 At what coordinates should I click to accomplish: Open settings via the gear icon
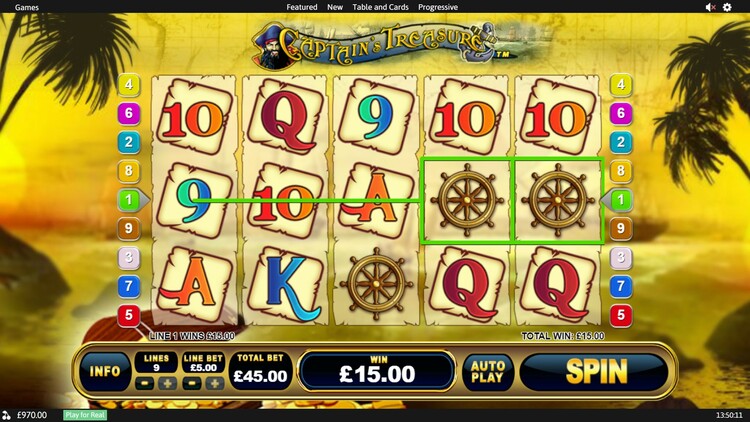pyautogui.click(x=727, y=7)
